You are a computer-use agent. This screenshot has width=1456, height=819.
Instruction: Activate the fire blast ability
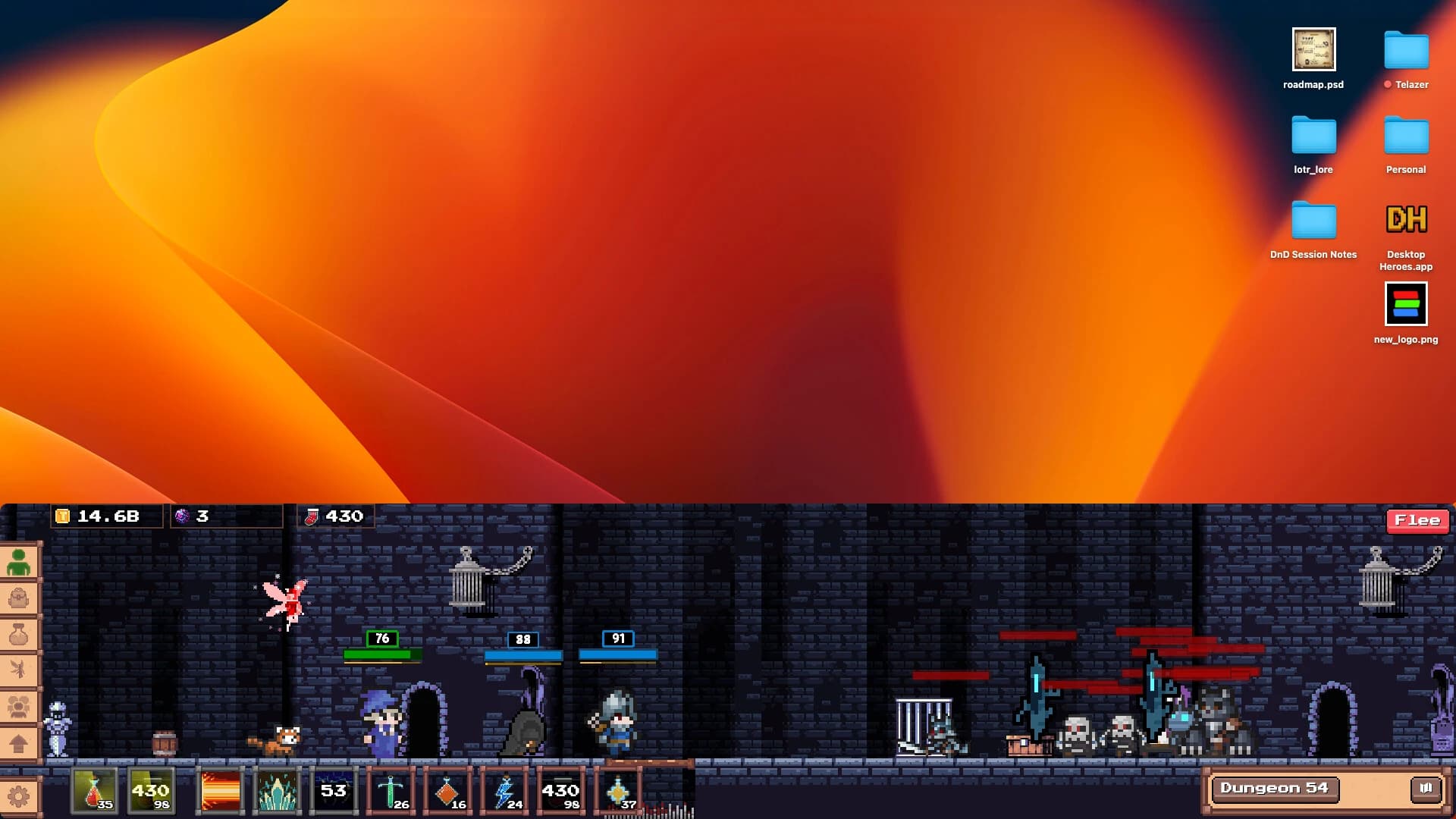tap(219, 791)
